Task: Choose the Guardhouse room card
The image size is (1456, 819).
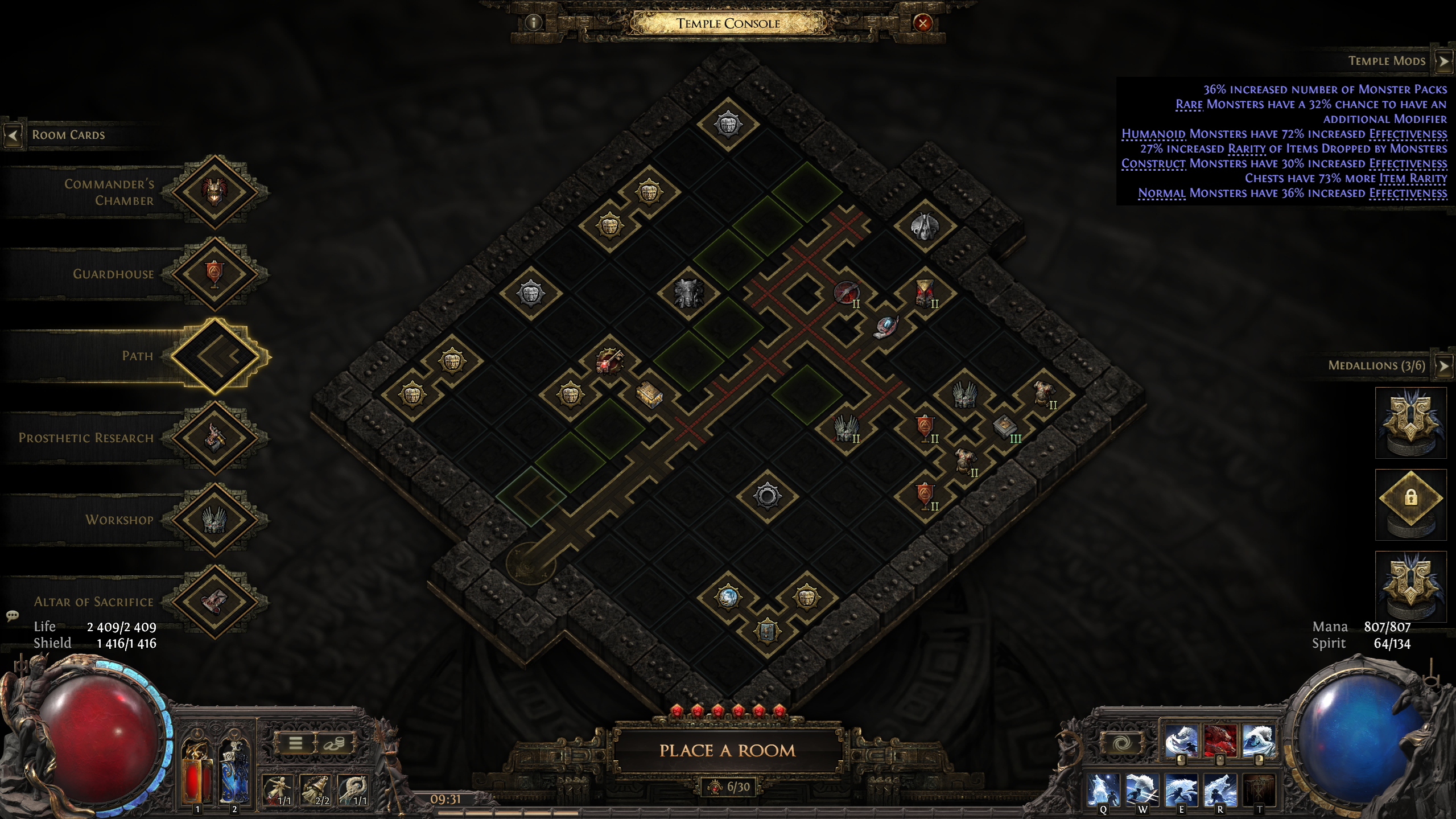Action: point(215,274)
